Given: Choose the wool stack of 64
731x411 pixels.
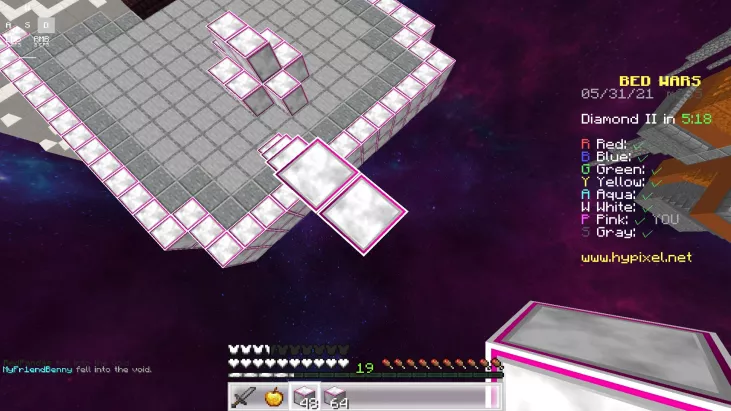Looking at the screenshot, I should (x=335, y=397).
